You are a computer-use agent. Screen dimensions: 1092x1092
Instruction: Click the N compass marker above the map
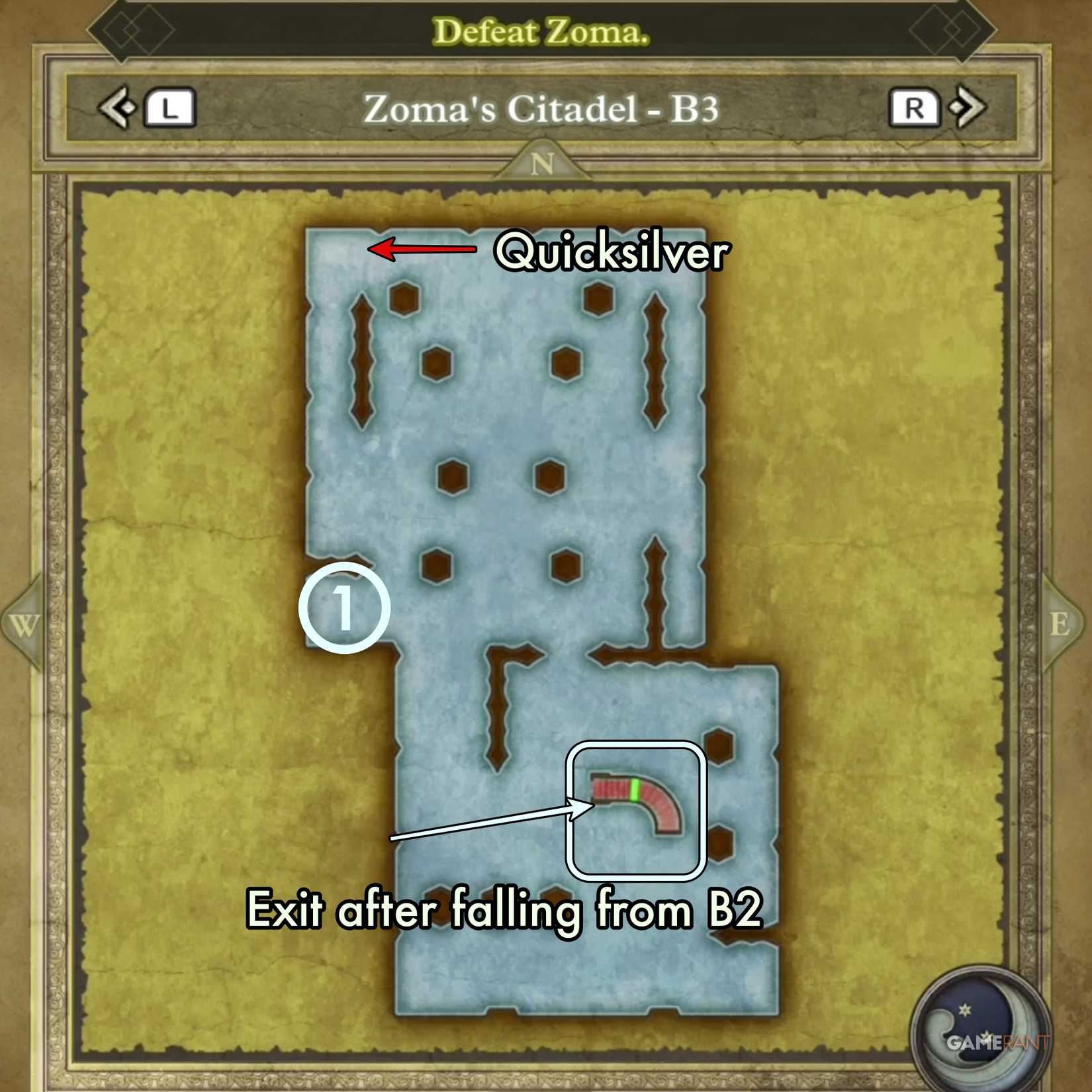[544, 163]
